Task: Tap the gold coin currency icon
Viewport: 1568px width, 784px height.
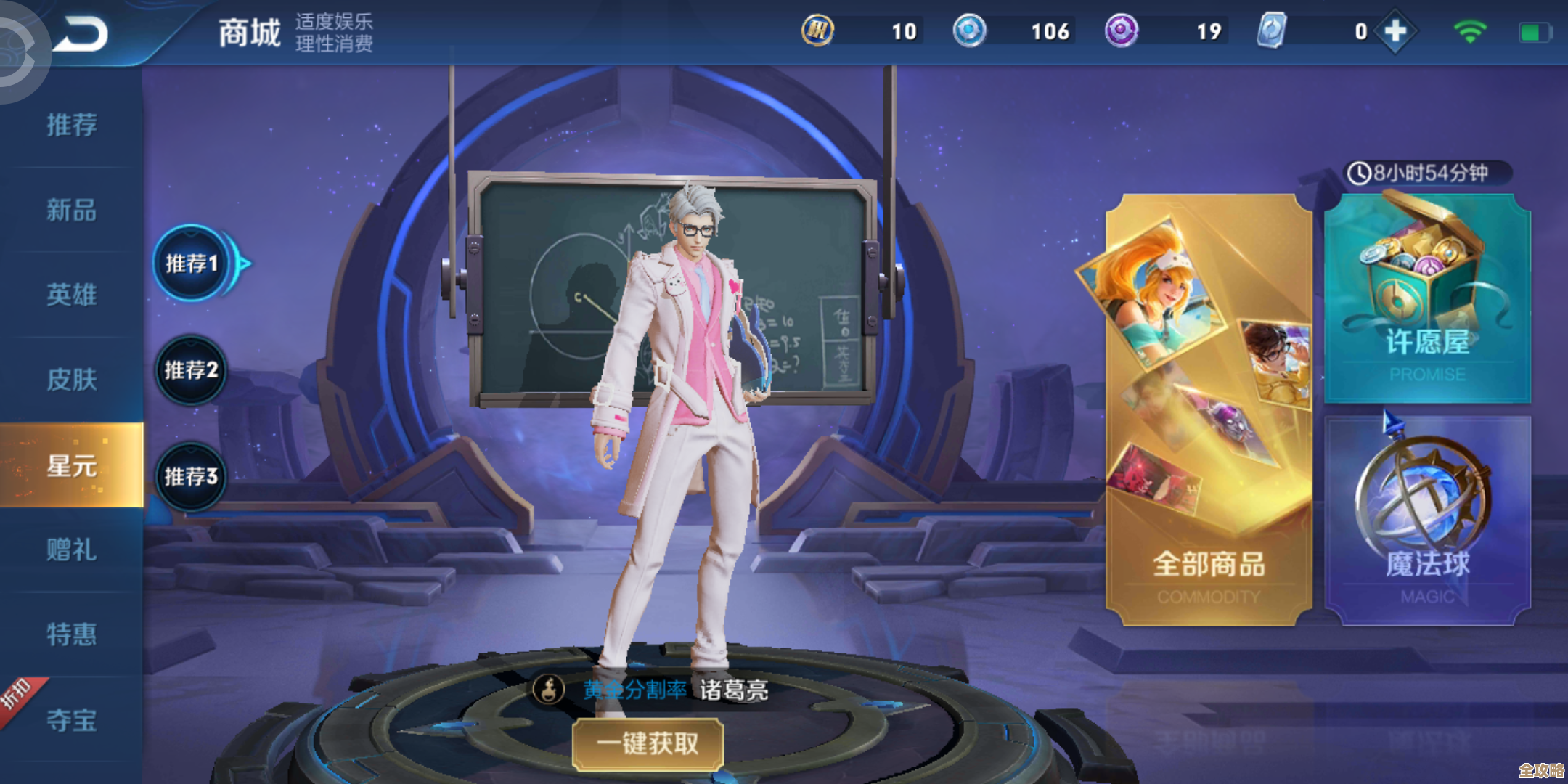Action: pyautogui.click(x=817, y=31)
